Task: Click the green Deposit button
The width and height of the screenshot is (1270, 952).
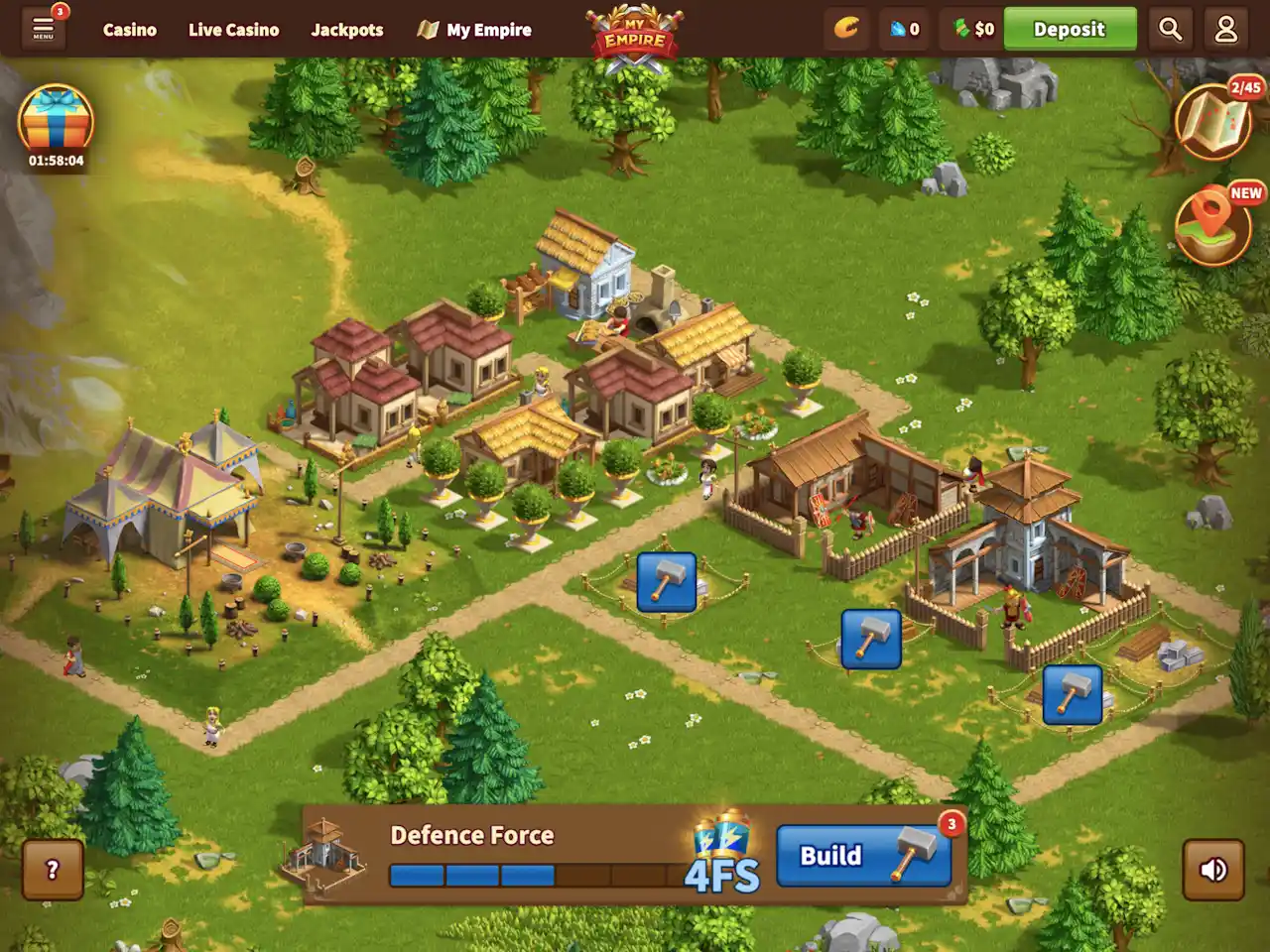Action: (1070, 29)
